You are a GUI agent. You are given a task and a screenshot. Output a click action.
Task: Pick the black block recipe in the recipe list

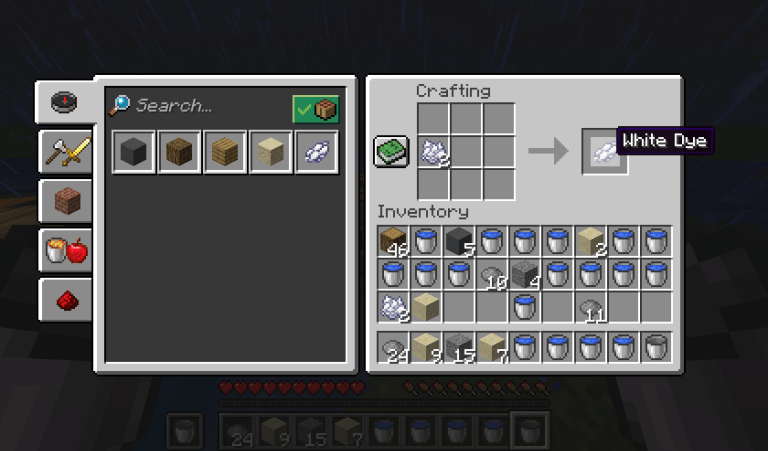133,153
